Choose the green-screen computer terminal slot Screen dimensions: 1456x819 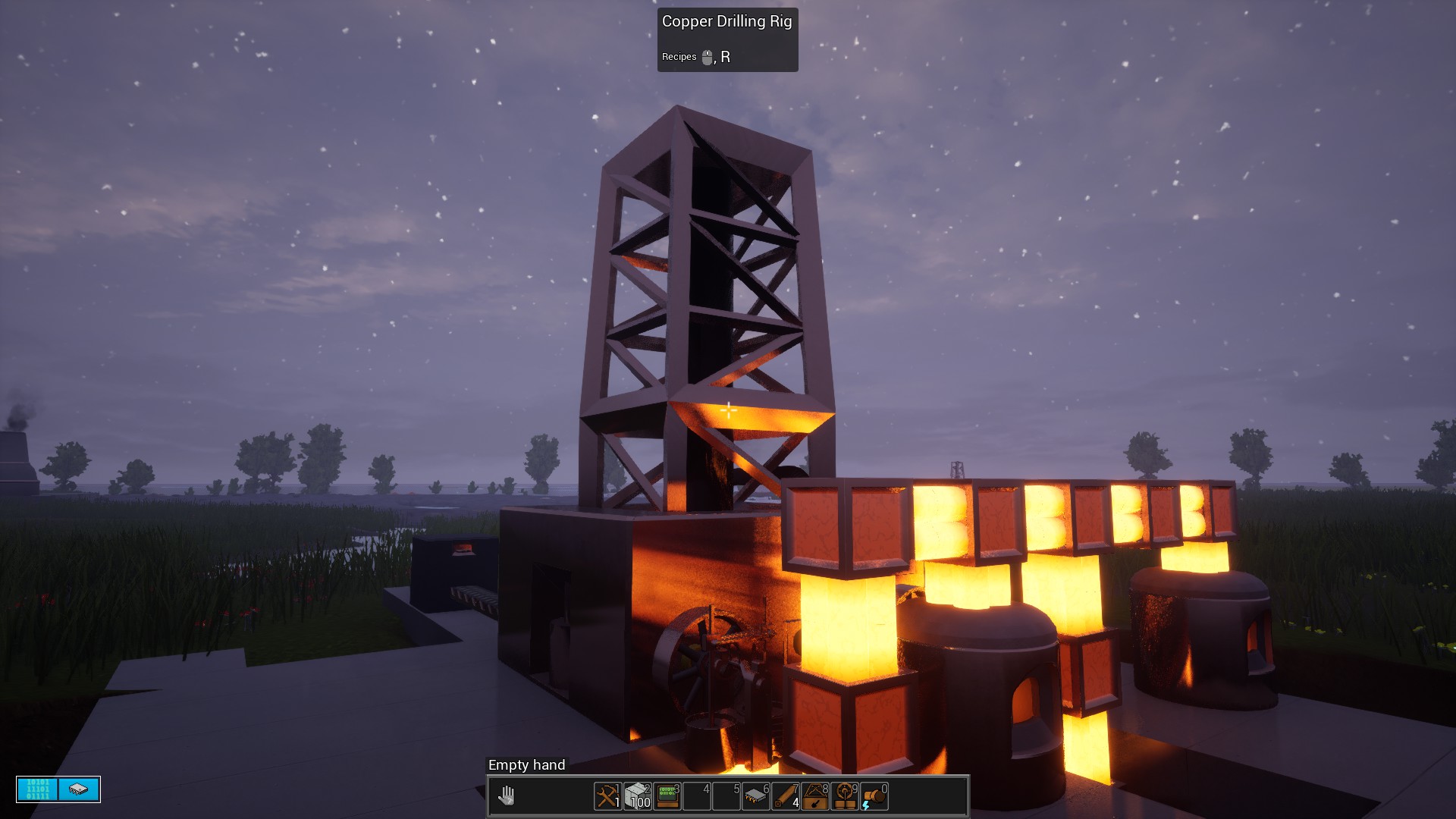coord(667,796)
